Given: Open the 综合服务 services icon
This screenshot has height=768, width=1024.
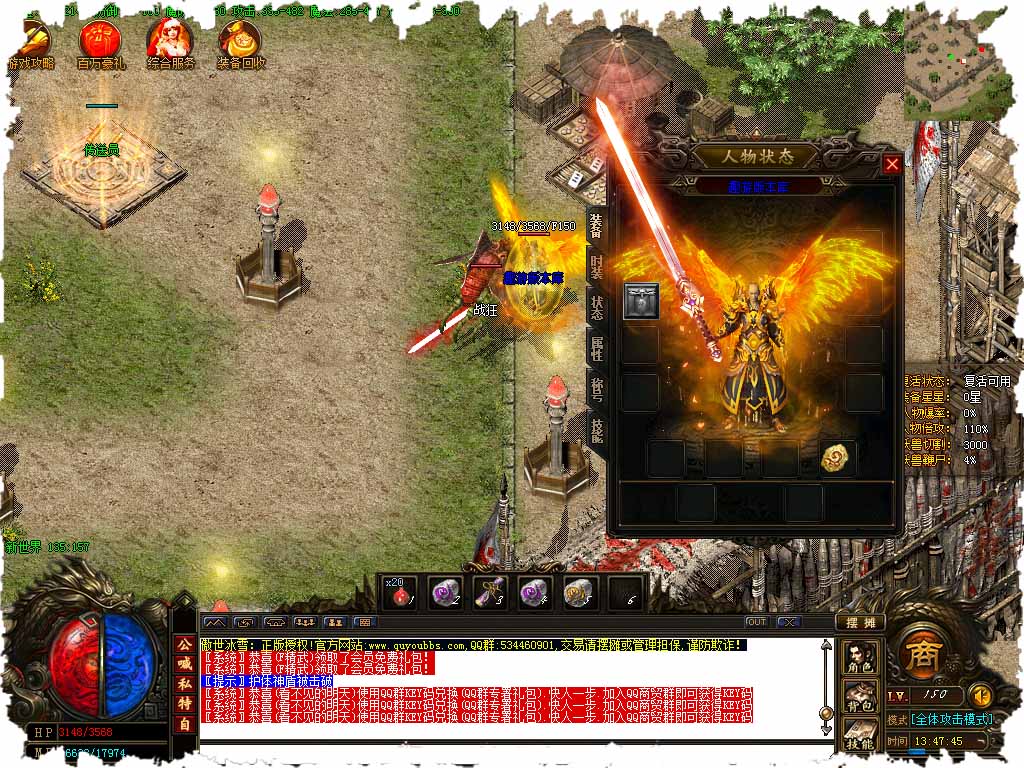Looking at the screenshot, I should [170, 43].
